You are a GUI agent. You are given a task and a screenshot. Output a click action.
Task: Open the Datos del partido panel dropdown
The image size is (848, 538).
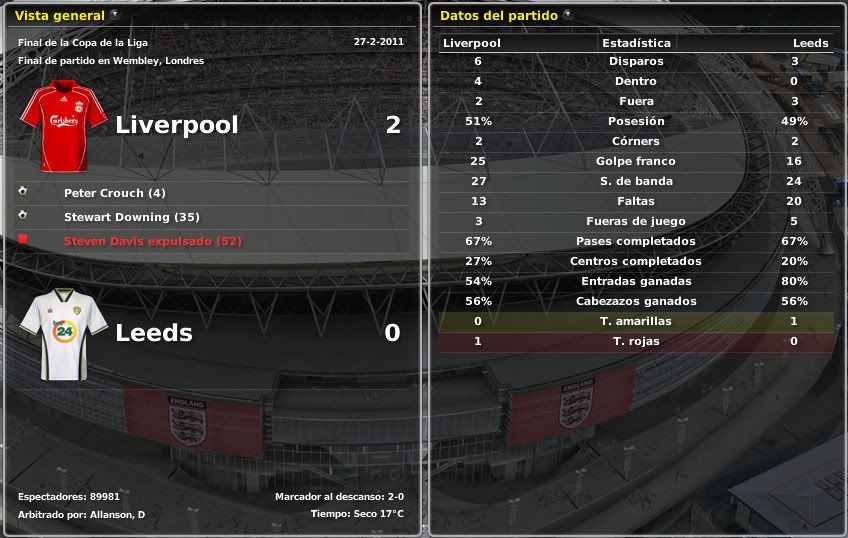click(568, 15)
